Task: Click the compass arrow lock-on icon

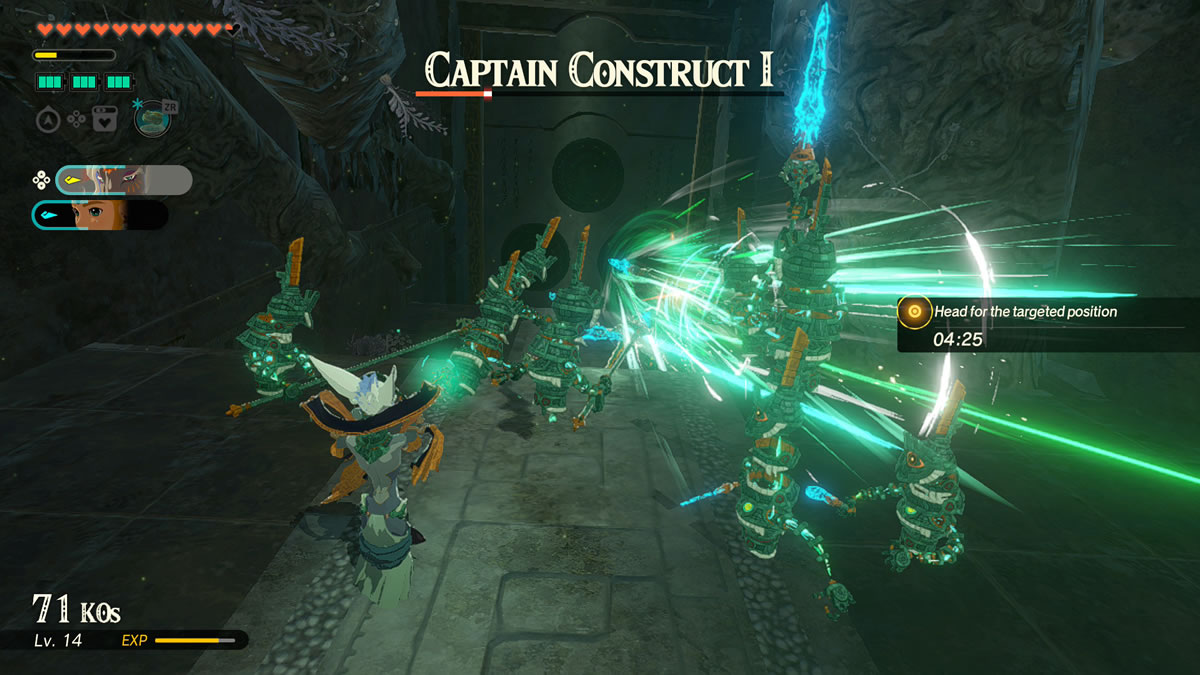Action: pos(48,120)
